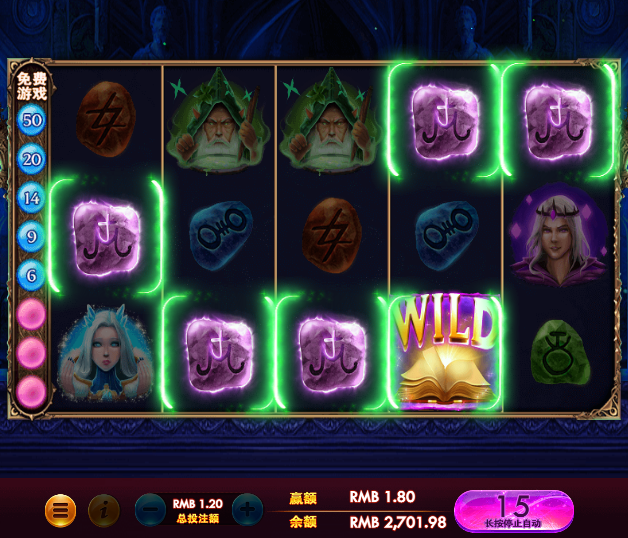
Task: Increase the total bet amount
Action: 247,510
